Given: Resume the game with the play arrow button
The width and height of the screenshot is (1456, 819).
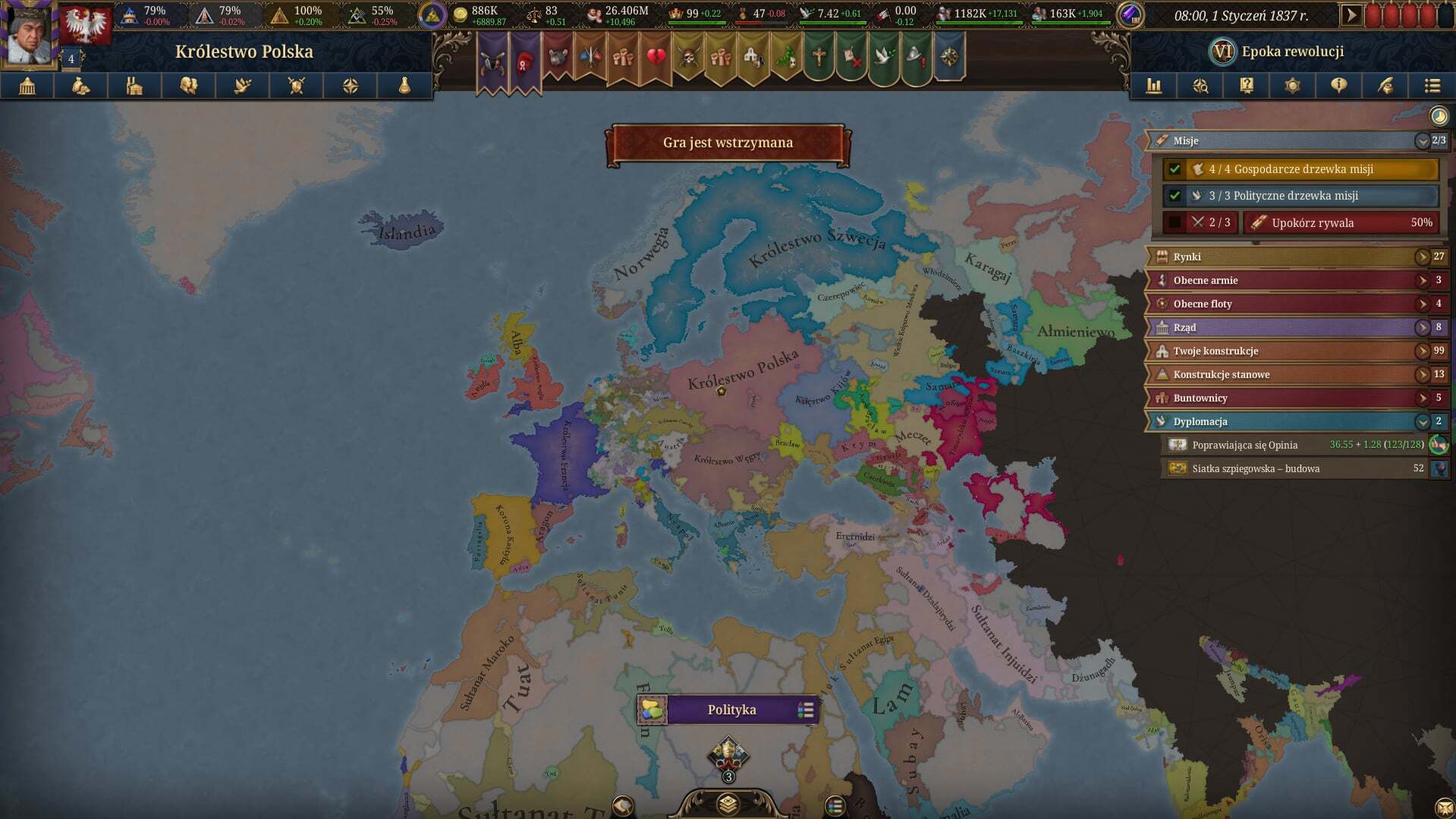Looking at the screenshot, I should (1351, 14).
